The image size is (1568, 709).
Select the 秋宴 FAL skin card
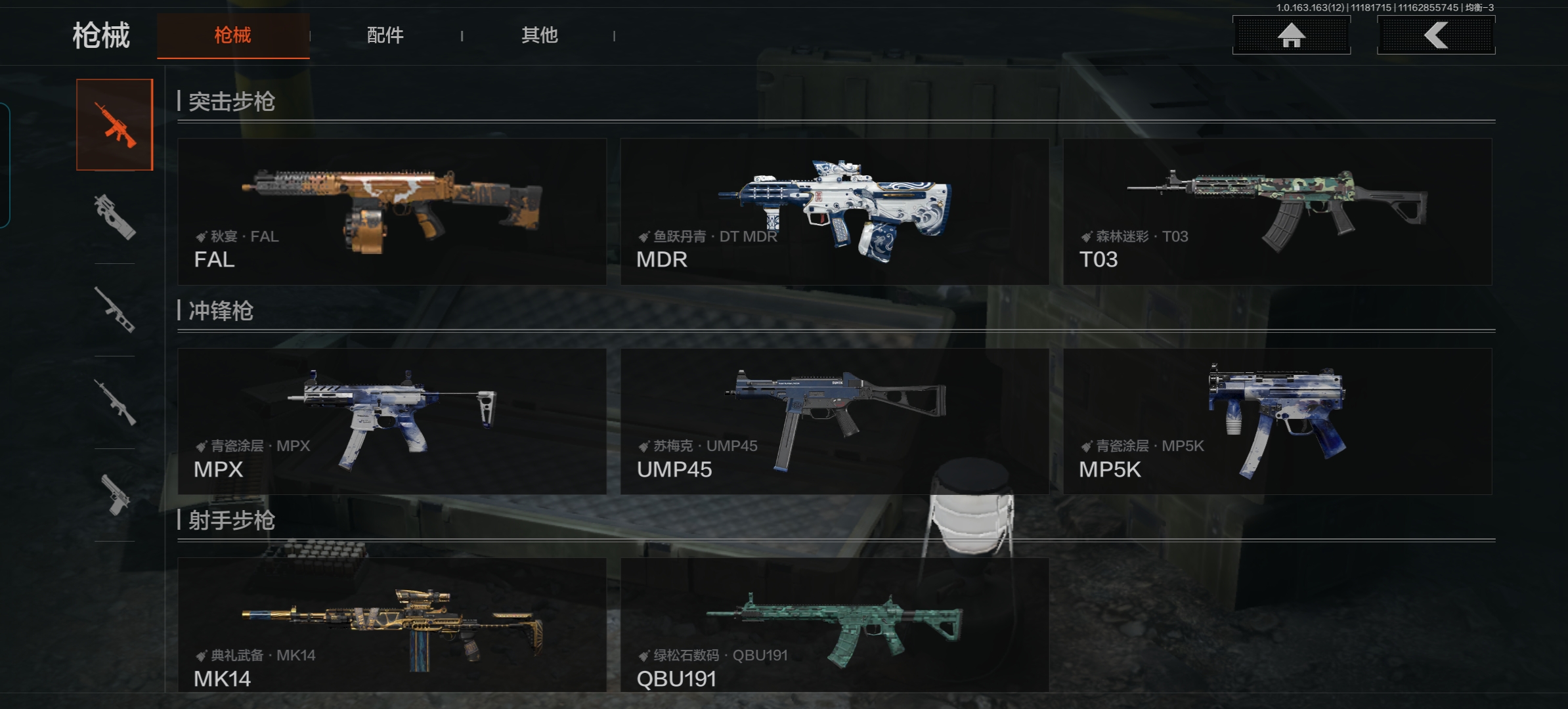pyautogui.click(x=392, y=211)
